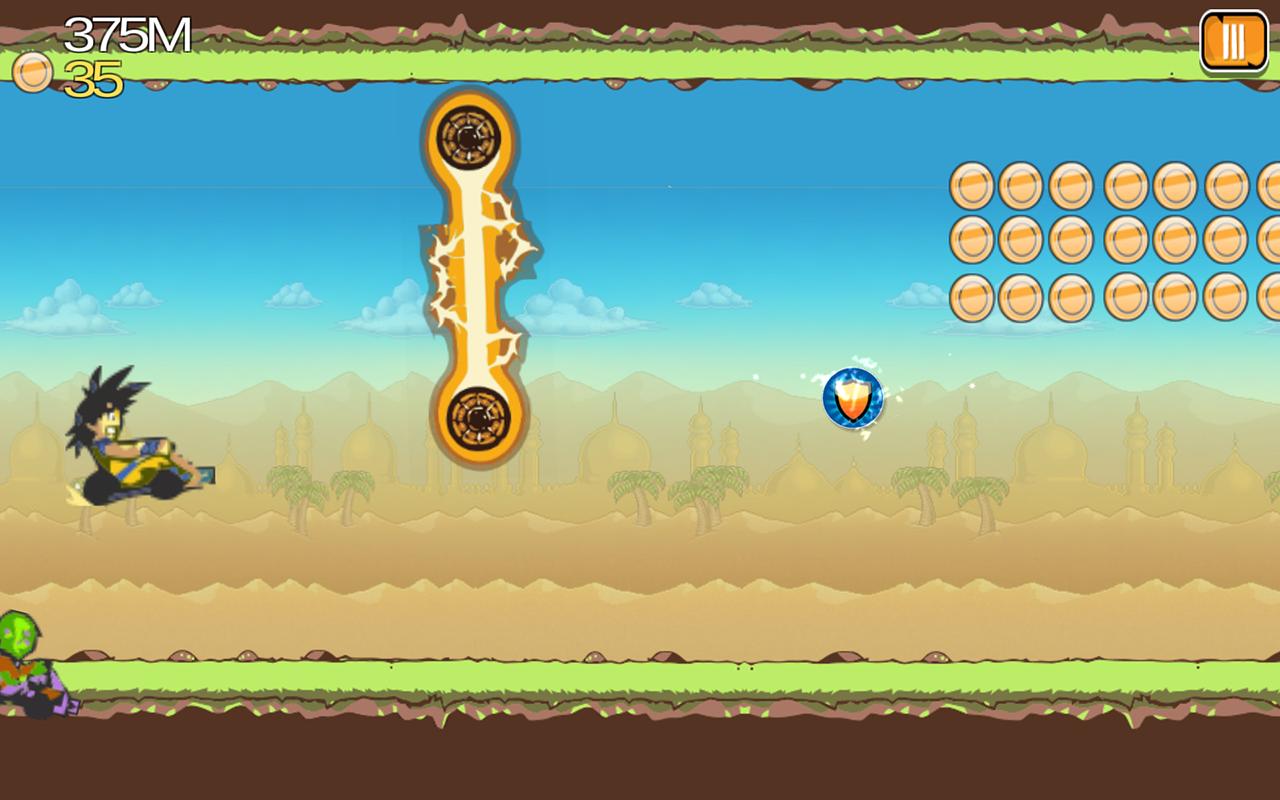This screenshot has height=800, width=1280.
Task: Tap the 375M distance display
Action: [x=125, y=32]
